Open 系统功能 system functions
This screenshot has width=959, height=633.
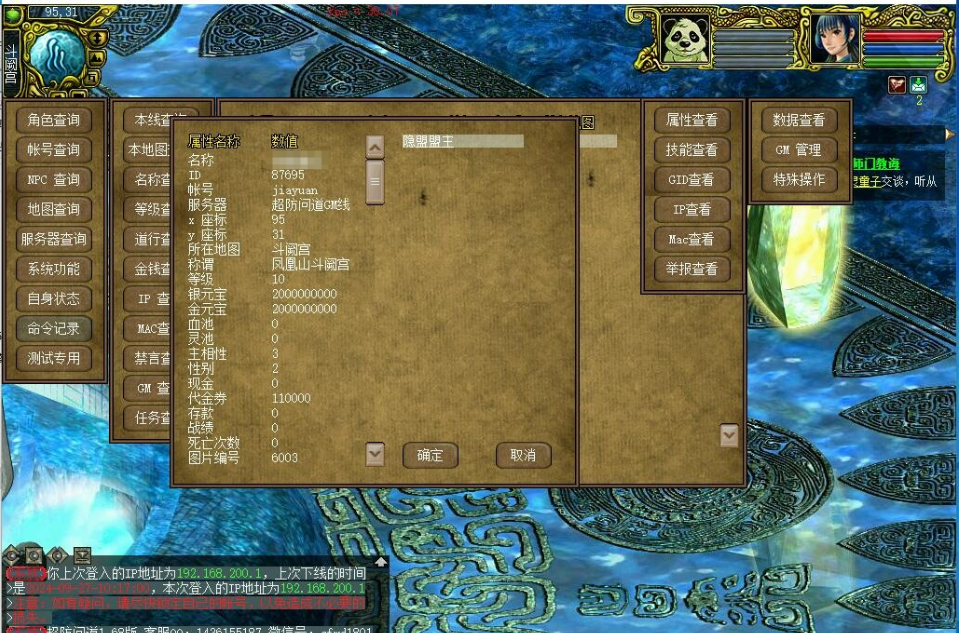pyautogui.click(x=54, y=269)
